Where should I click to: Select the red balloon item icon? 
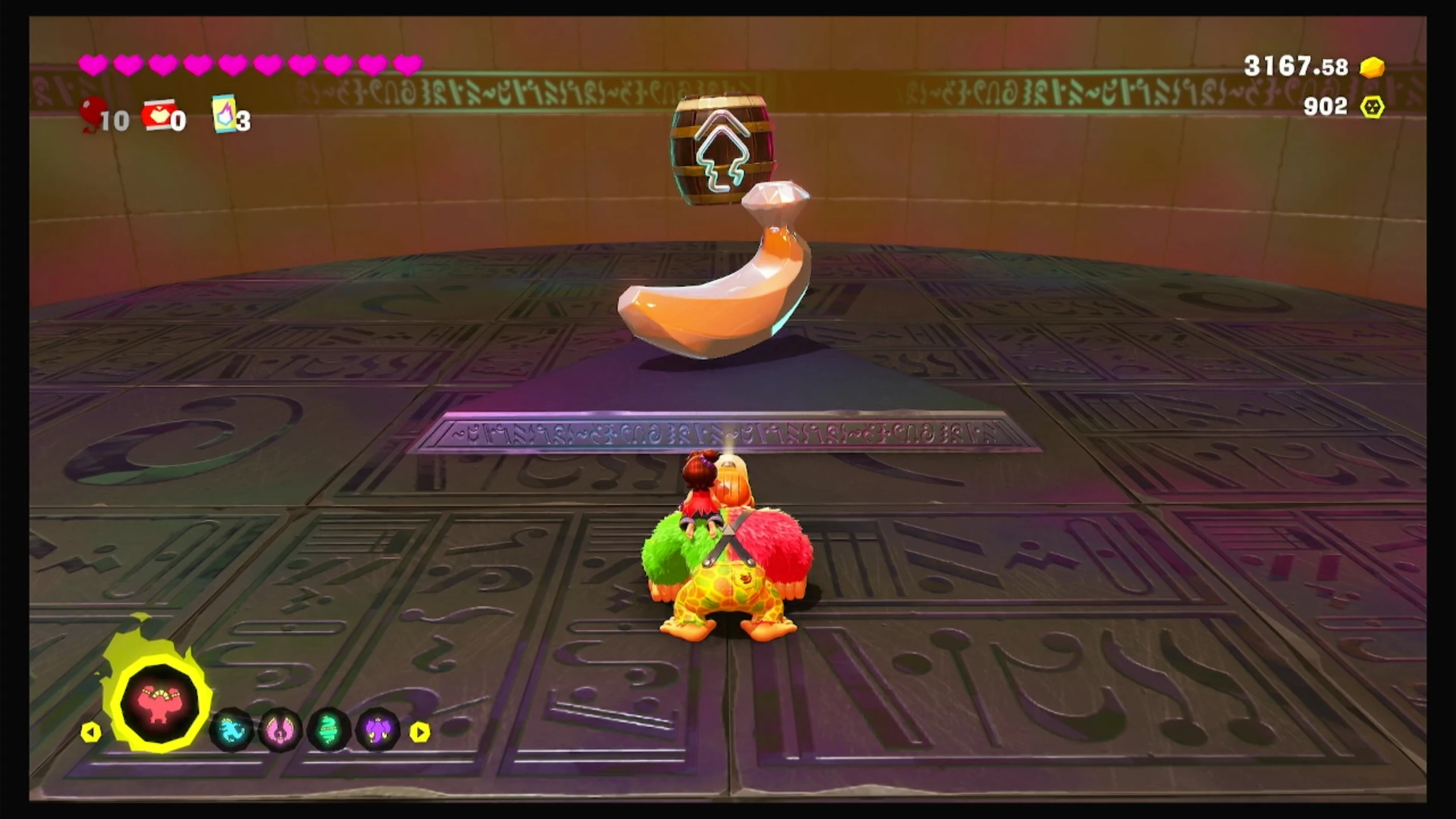[93, 113]
